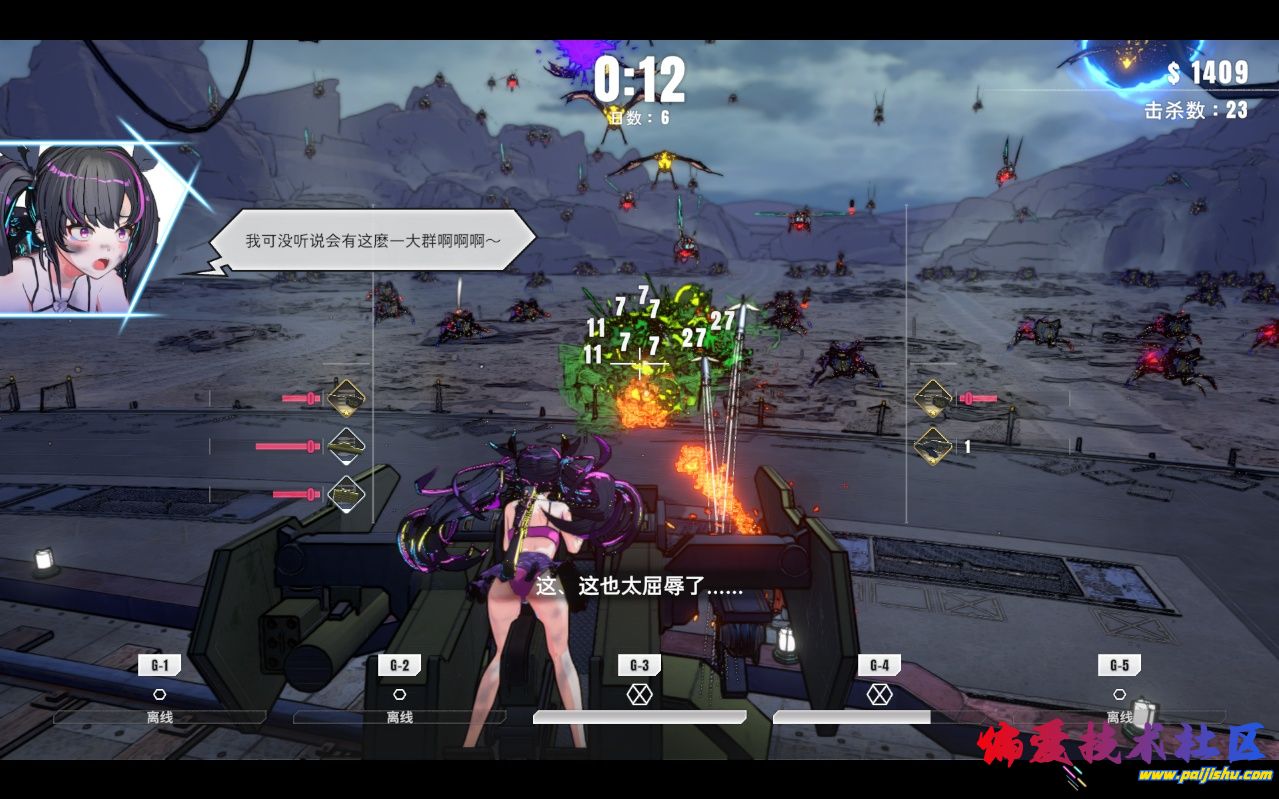Select the G-1 offline turret slot
1279x799 pixels.
click(x=160, y=692)
